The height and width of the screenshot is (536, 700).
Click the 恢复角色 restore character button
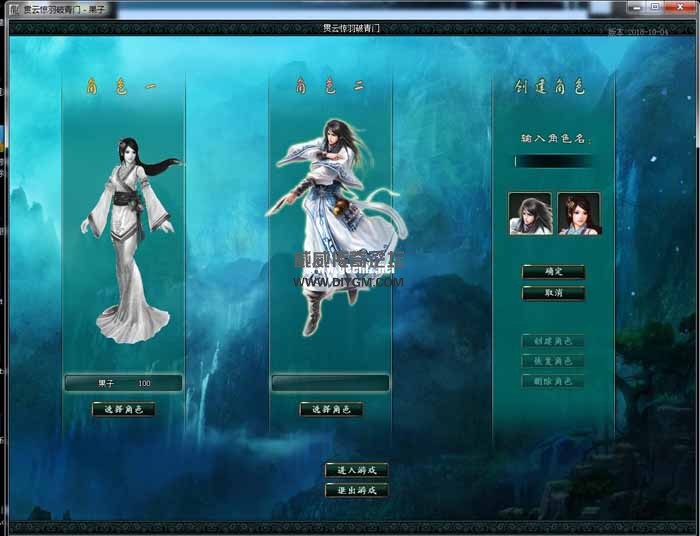(553, 361)
